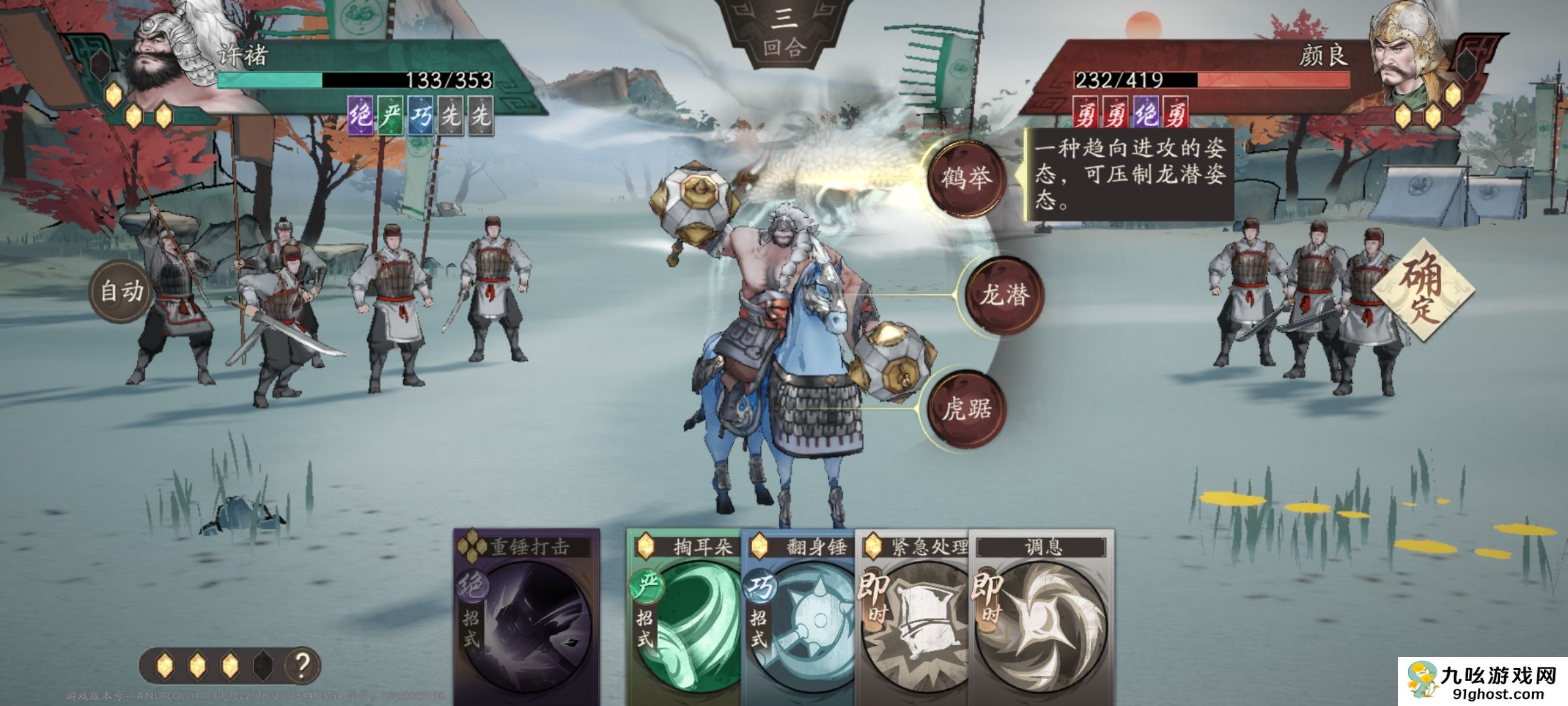Screen dimensions: 1568x706
Task: Click 许褚's portrait
Action: coord(163,59)
